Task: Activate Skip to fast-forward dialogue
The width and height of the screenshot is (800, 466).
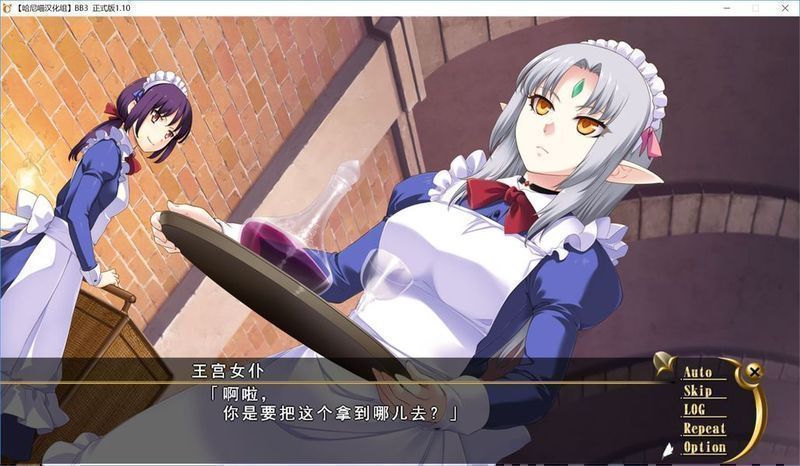Action: coord(697,391)
